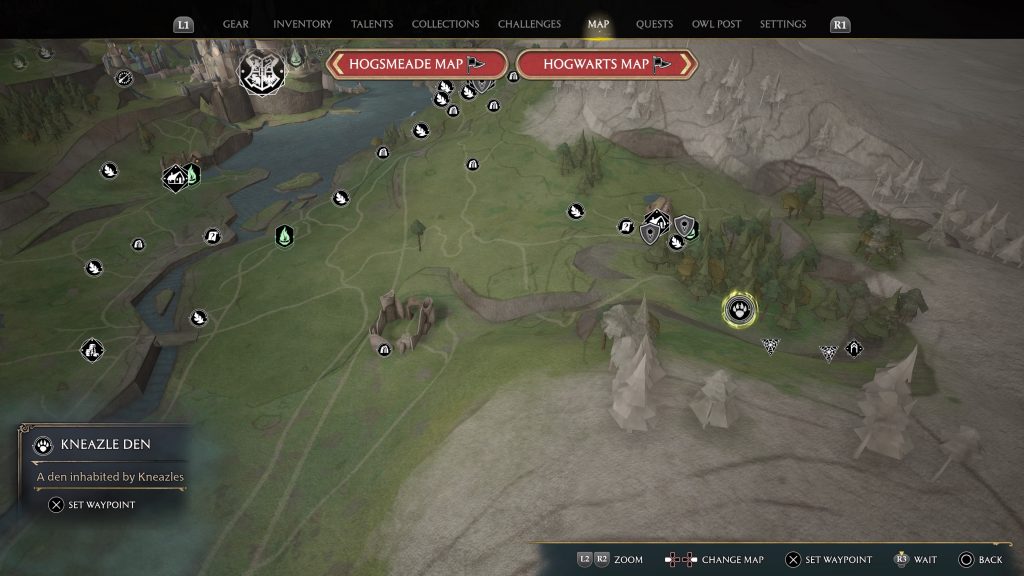1024x576 pixels.
Task: Open the Gear tab
Action: click(236, 24)
